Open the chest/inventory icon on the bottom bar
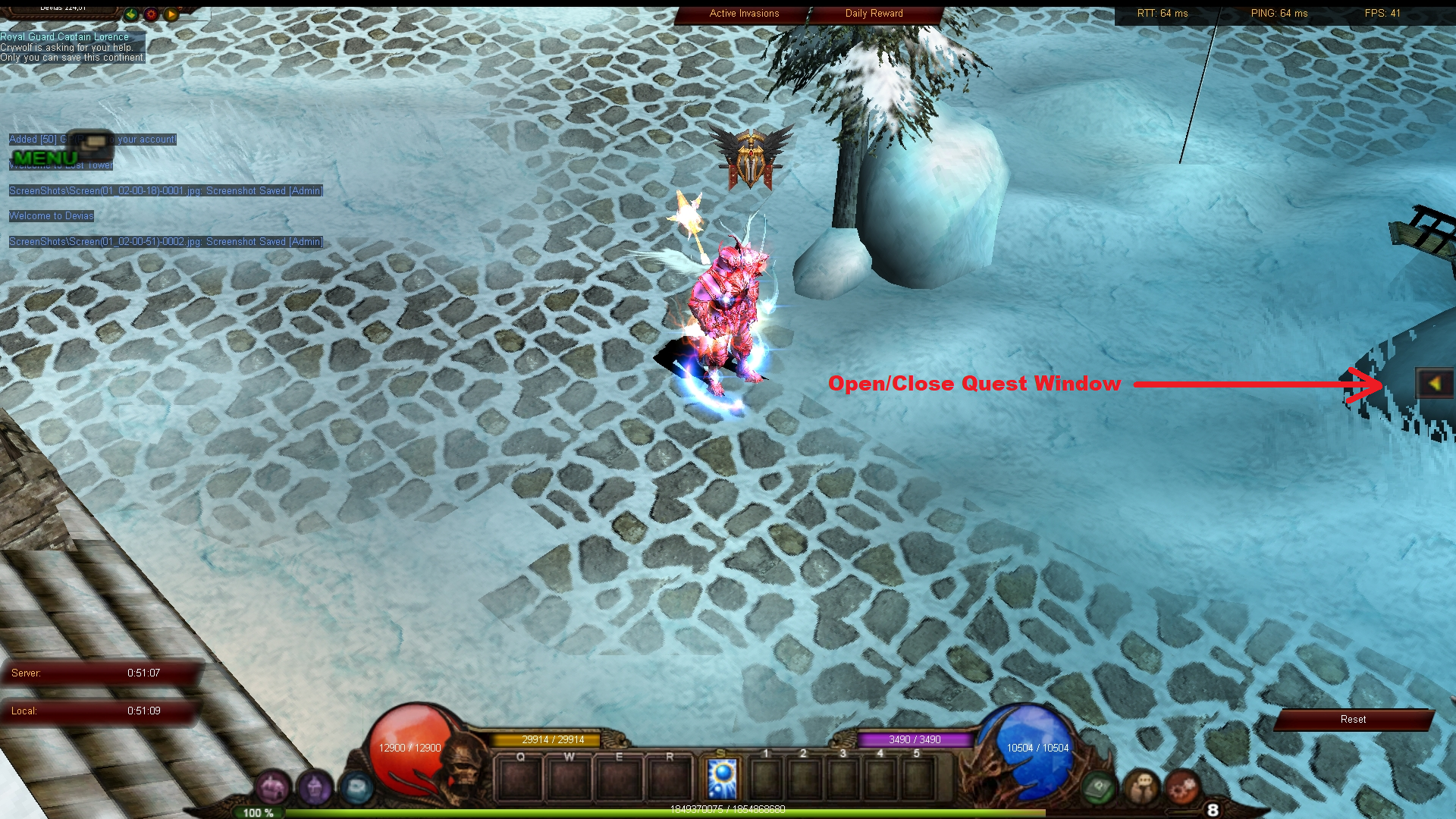 click(271, 786)
